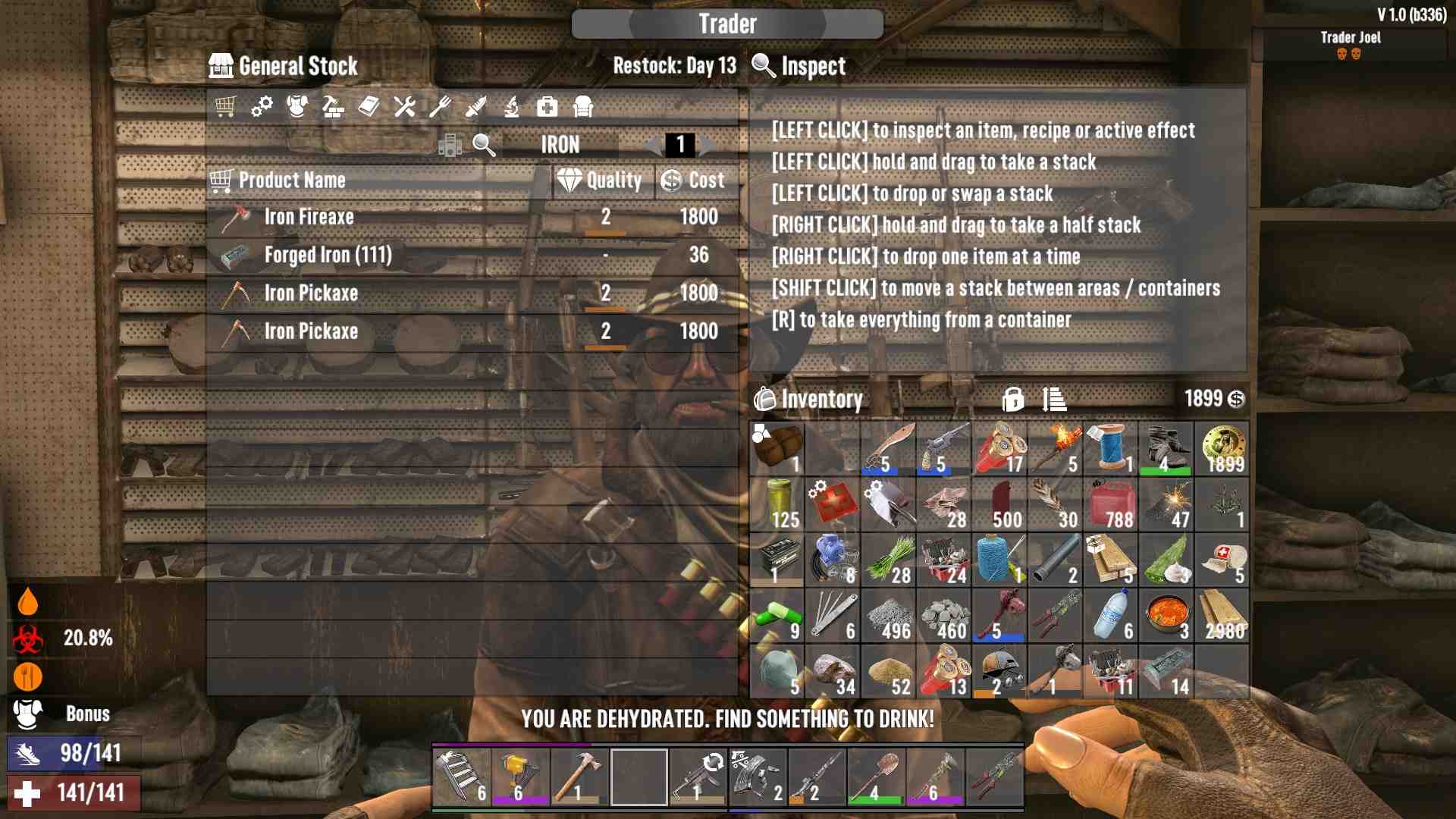Screen dimensions: 1456x819
Task: Select the bottled water in inventory
Action: (x=1110, y=616)
